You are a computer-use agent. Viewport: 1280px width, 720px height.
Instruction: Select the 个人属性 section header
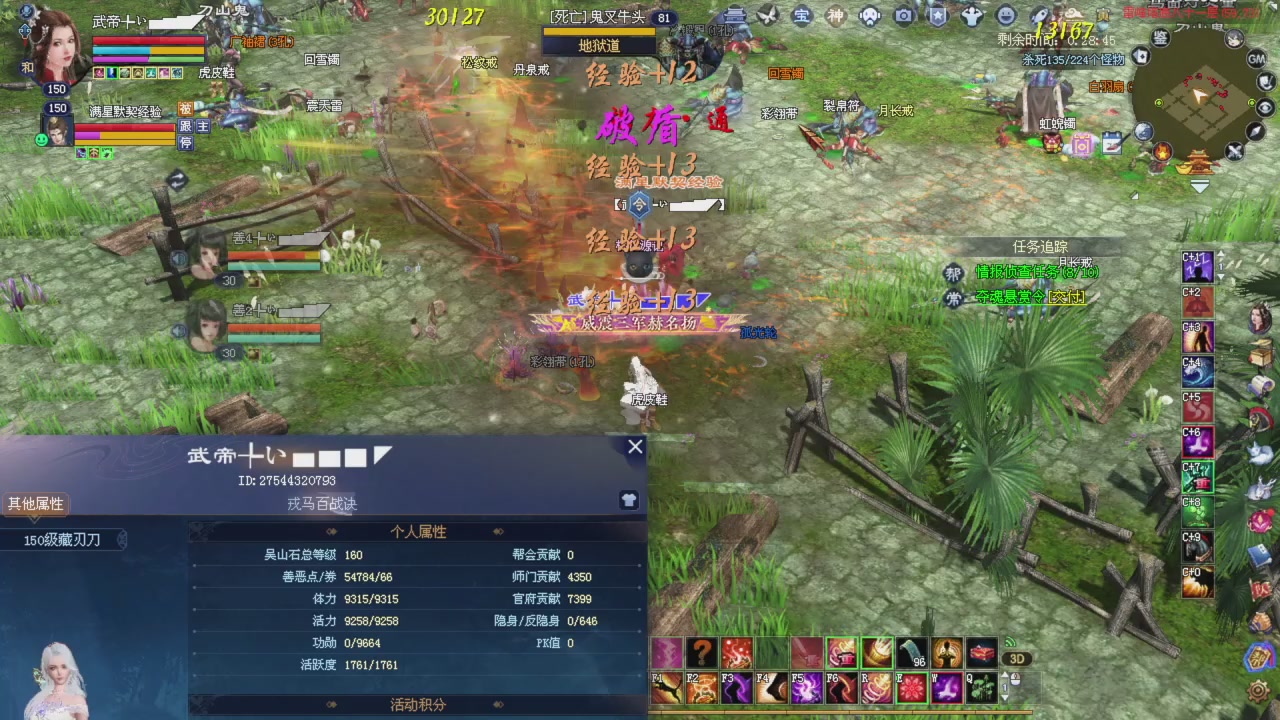[418, 531]
